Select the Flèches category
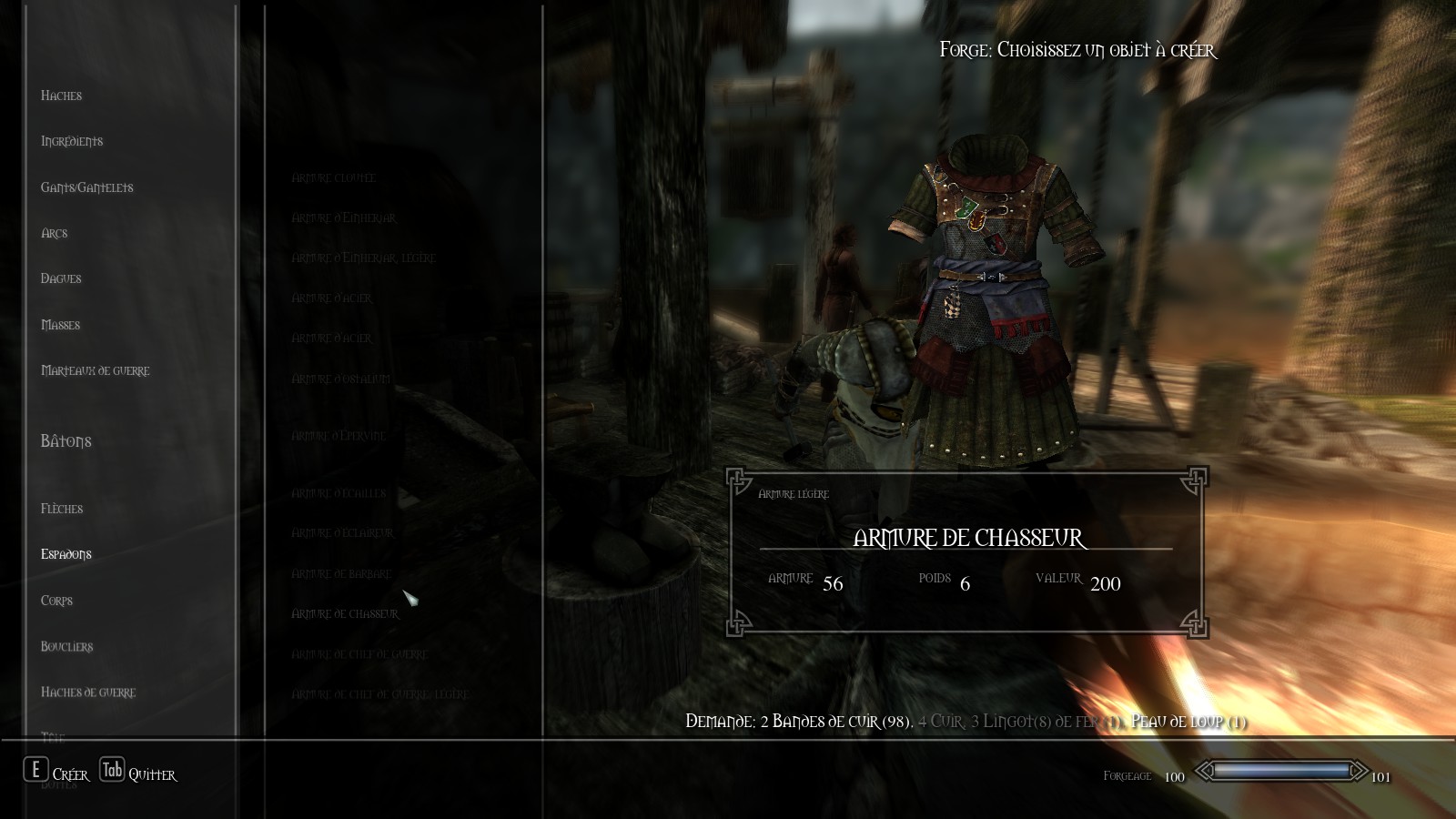Screen dimensions: 1456x819 click(62, 509)
